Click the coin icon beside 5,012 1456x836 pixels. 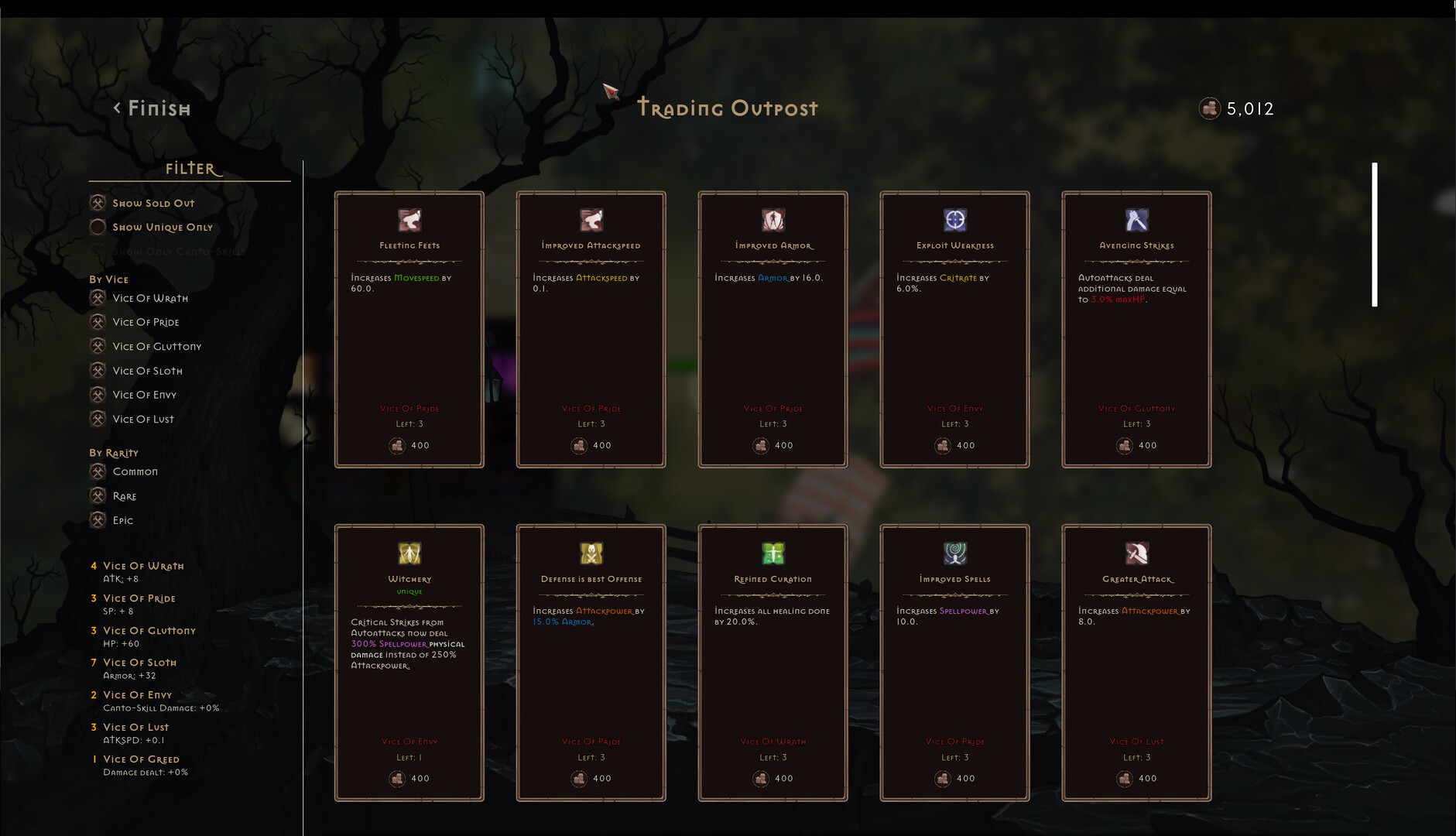[1209, 108]
